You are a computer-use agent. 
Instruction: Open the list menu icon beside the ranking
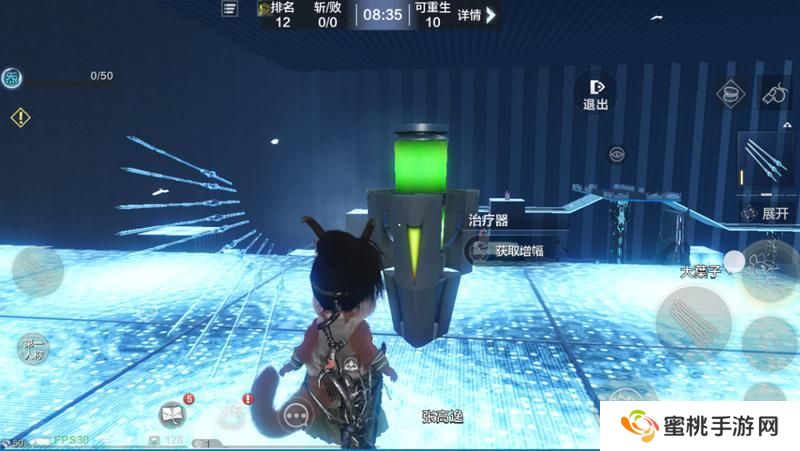(231, 10)
